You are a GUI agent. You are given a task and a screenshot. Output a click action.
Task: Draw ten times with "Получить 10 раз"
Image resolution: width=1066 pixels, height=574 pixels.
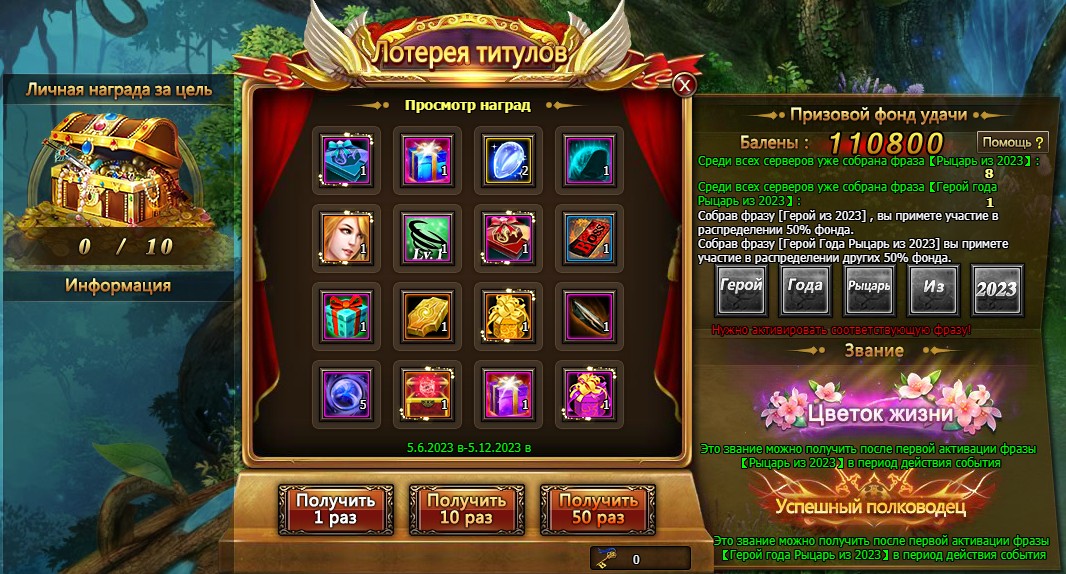(x=466, y=509)
